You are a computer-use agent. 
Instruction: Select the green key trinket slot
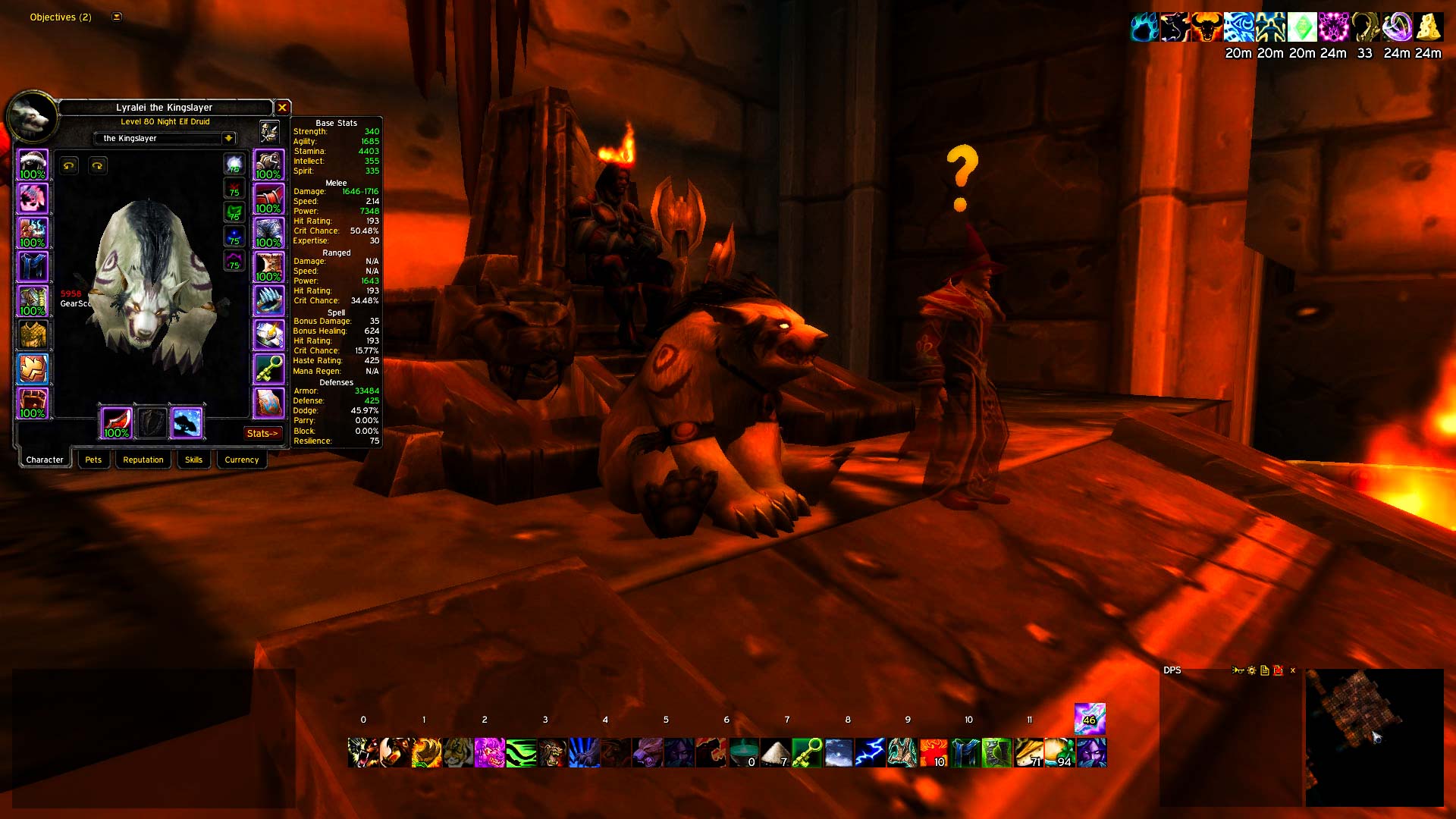click(x=268, y=369)
